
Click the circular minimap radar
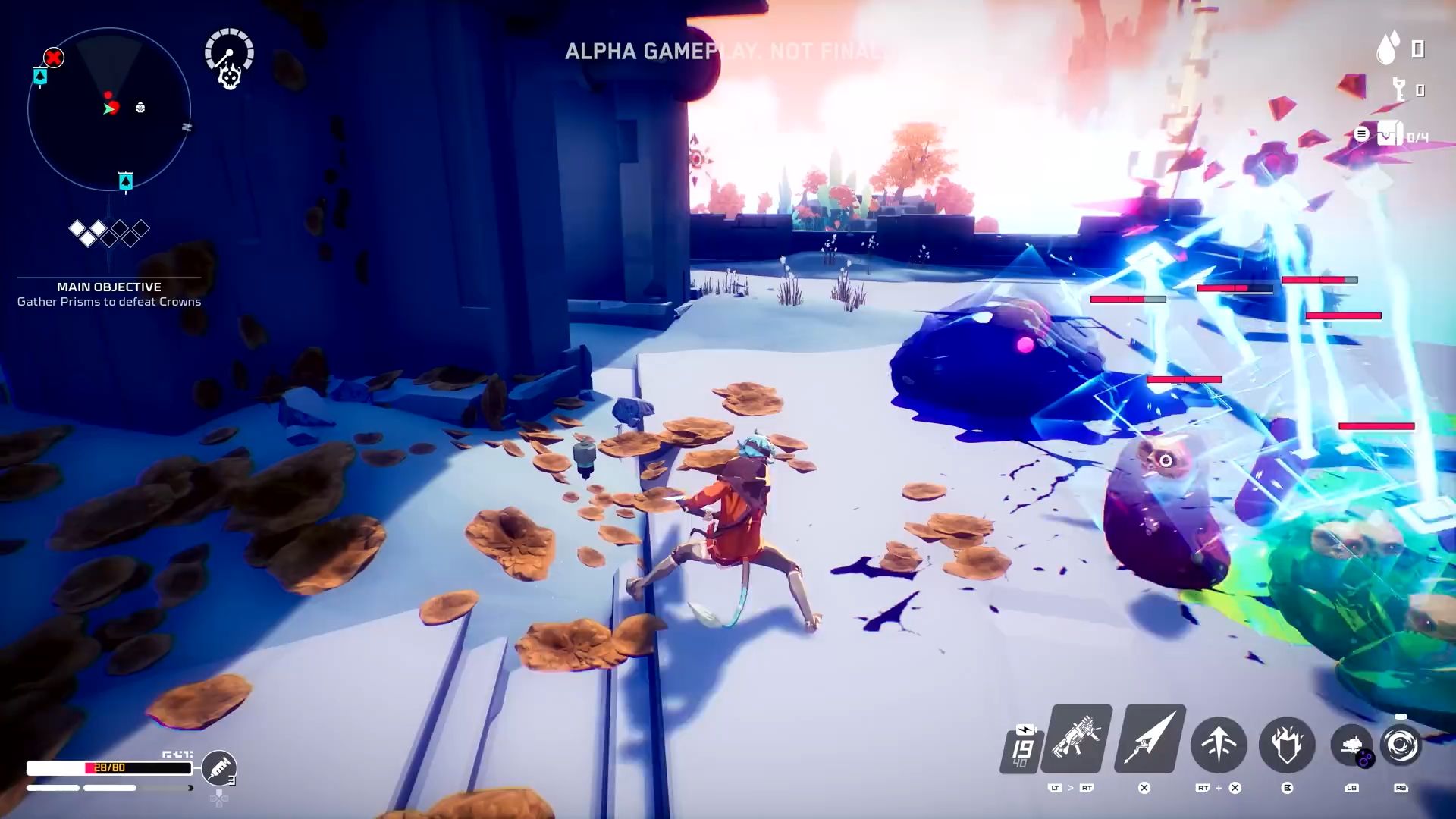click(x=108, y=108)
